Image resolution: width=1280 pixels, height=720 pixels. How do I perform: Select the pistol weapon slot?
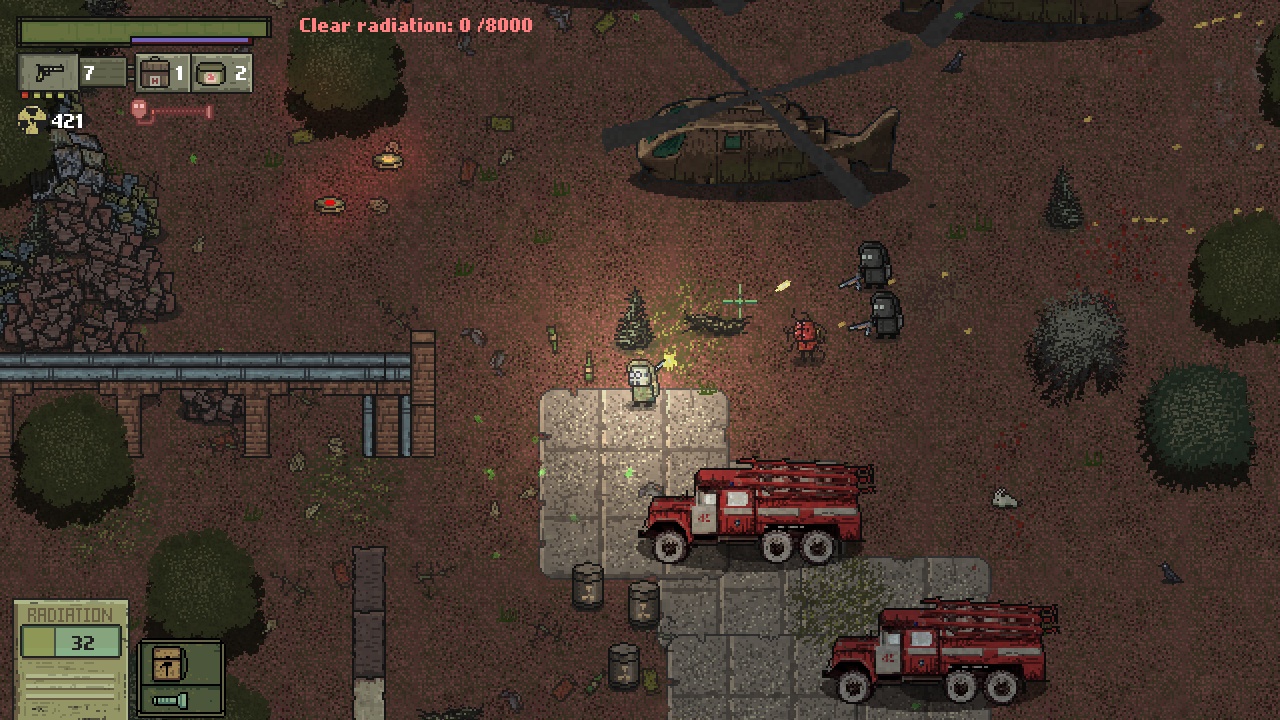(46, 71)
